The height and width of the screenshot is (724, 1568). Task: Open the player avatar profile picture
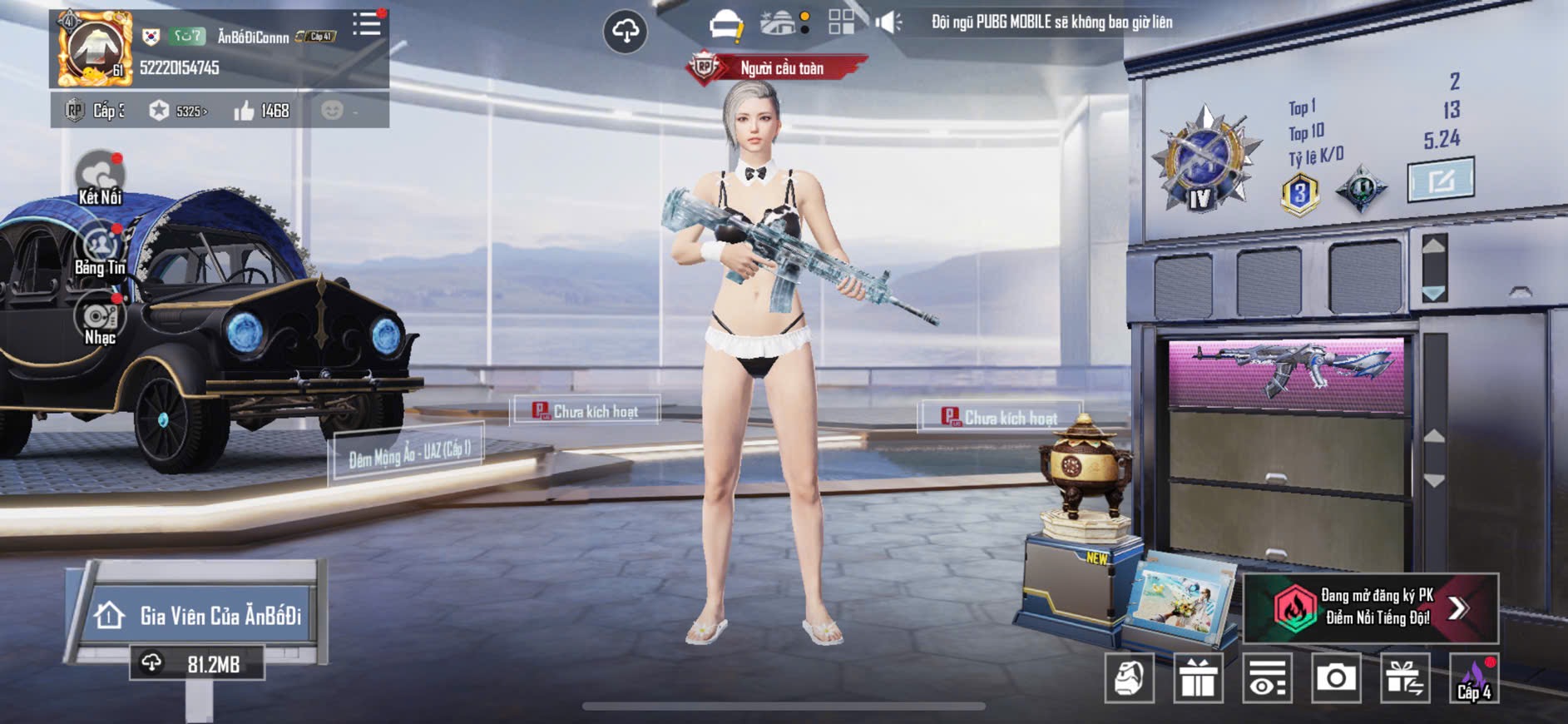point(94,50)
